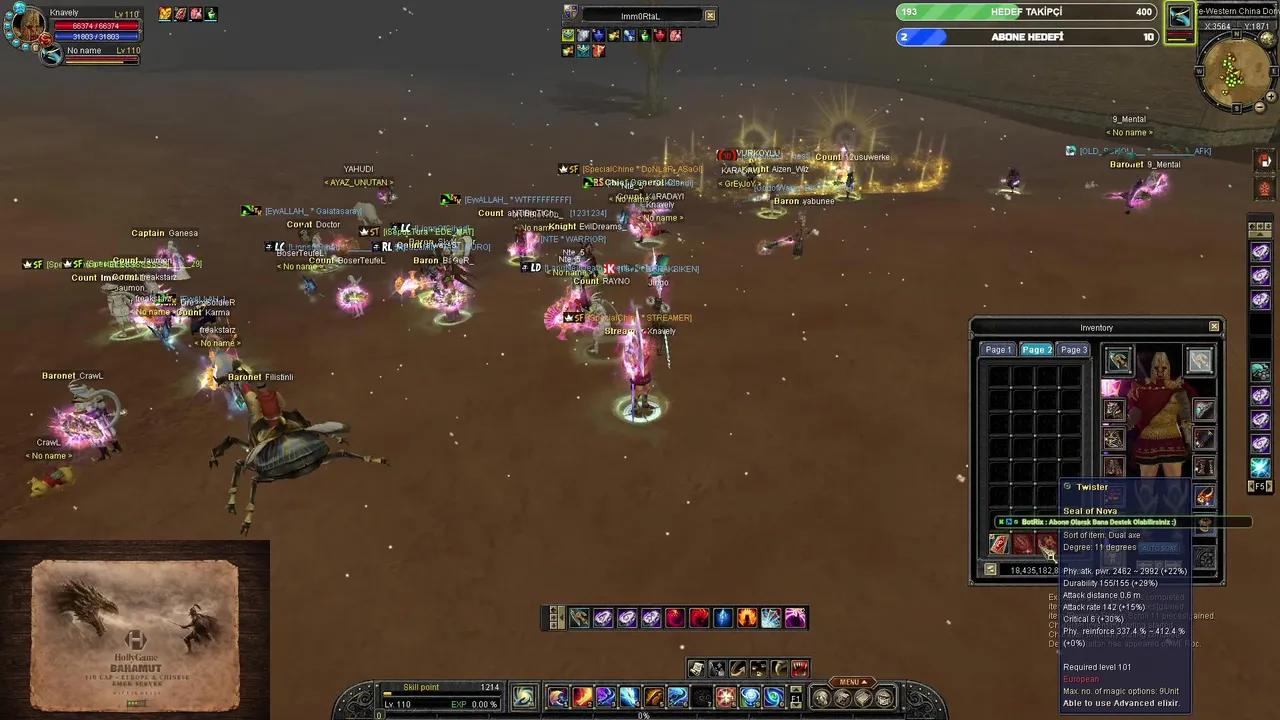Activate the first skill on the main hotbar
The image size is (1280, 720).
[558, 697]
